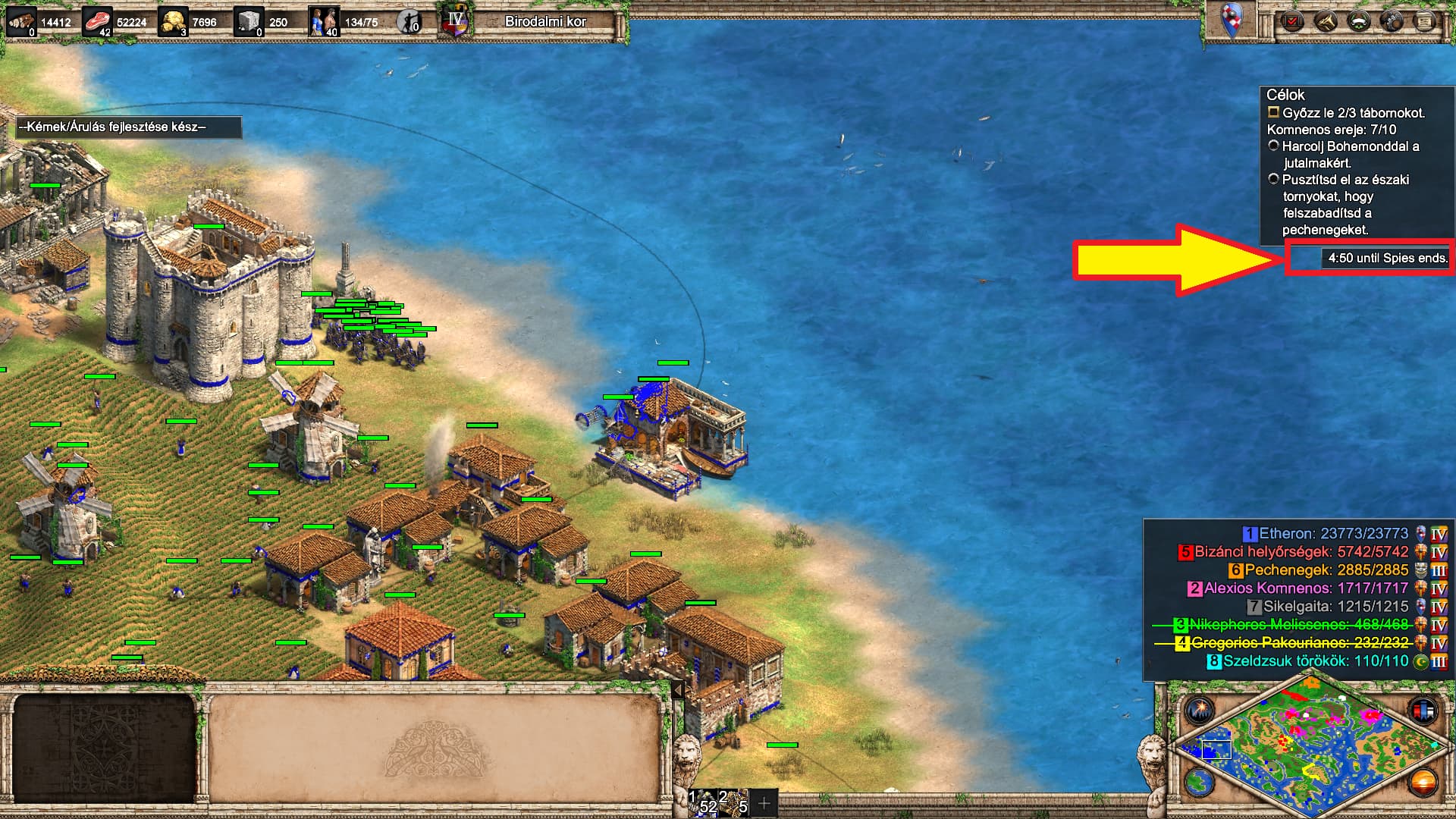Select control group 2 with 5 units
This screenshot has width=1456, height=819.
click(734, 802)
